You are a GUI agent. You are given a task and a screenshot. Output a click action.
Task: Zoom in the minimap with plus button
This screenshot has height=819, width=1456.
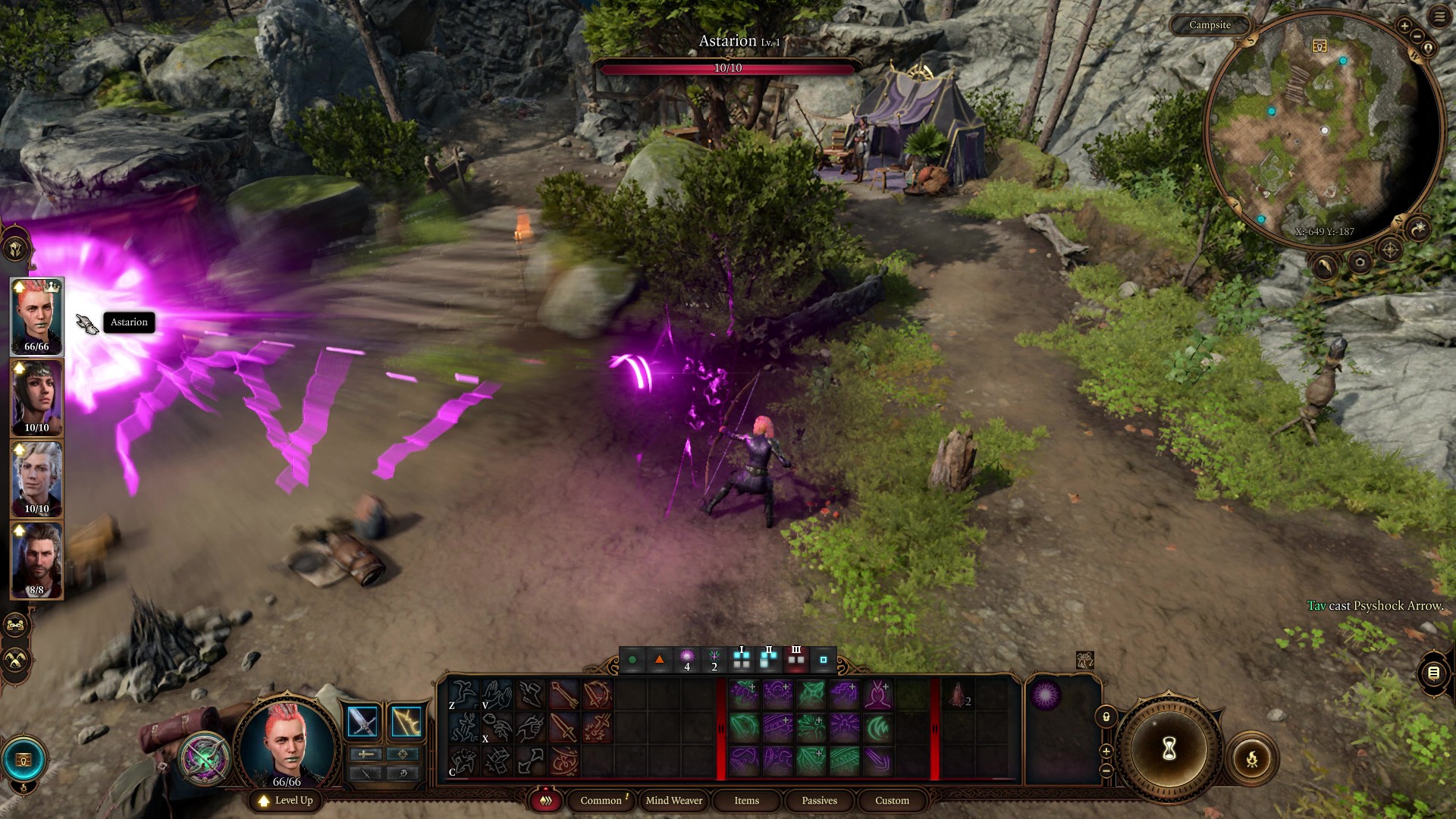(1404, 27)
